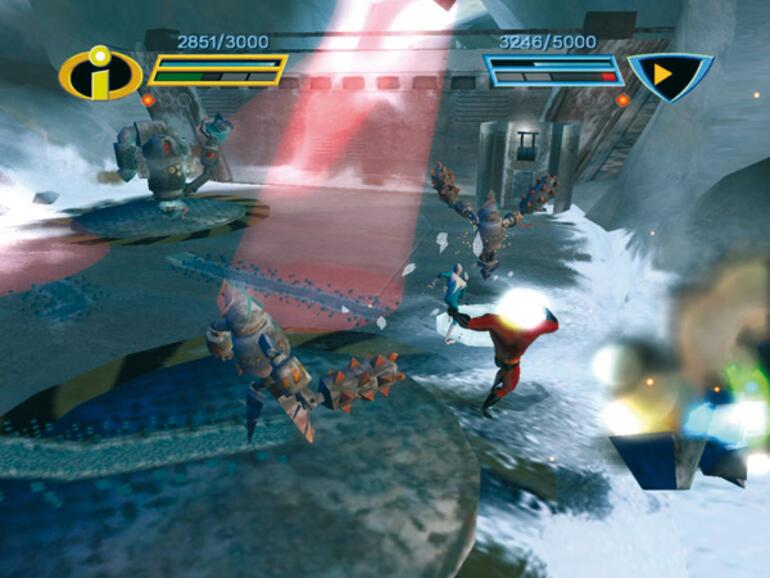
Task: Click the Incredibles logo emblem
Action: pyautogui.click(x=100, y=75)
